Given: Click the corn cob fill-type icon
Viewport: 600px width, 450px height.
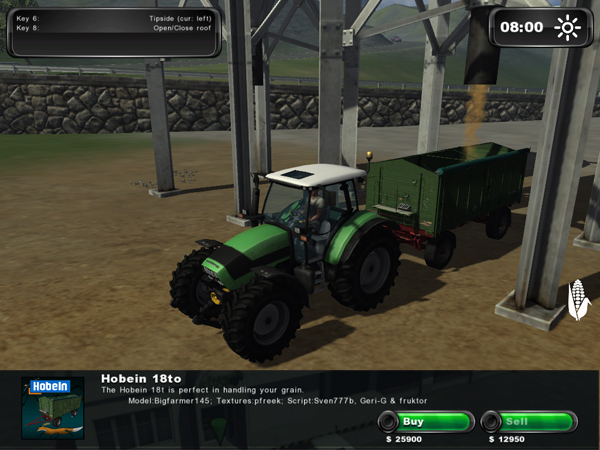Looking at the screenshot, I should [577, 298].
